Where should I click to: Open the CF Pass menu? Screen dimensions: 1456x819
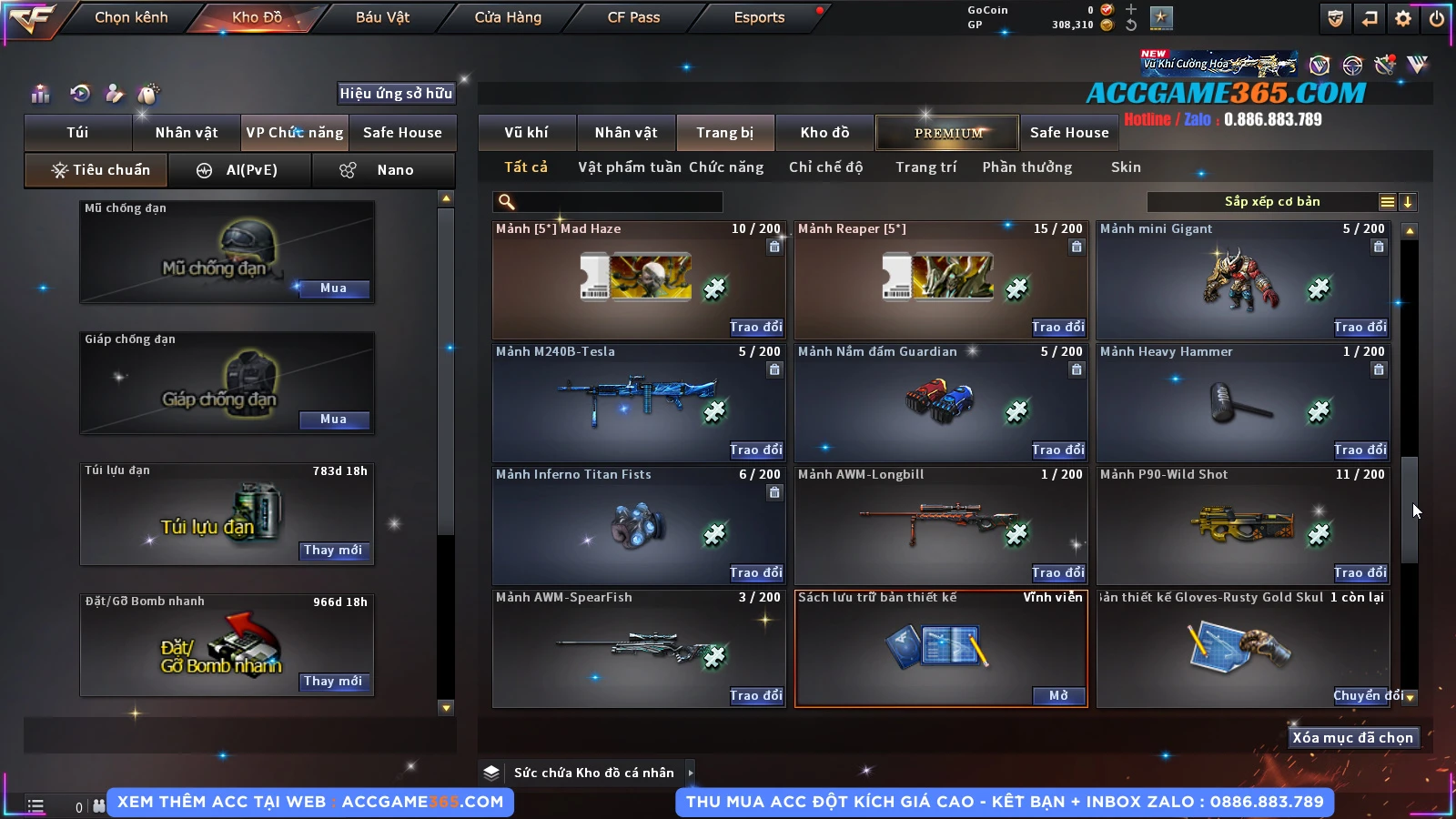pyautogui.click(x=633, y=17)
